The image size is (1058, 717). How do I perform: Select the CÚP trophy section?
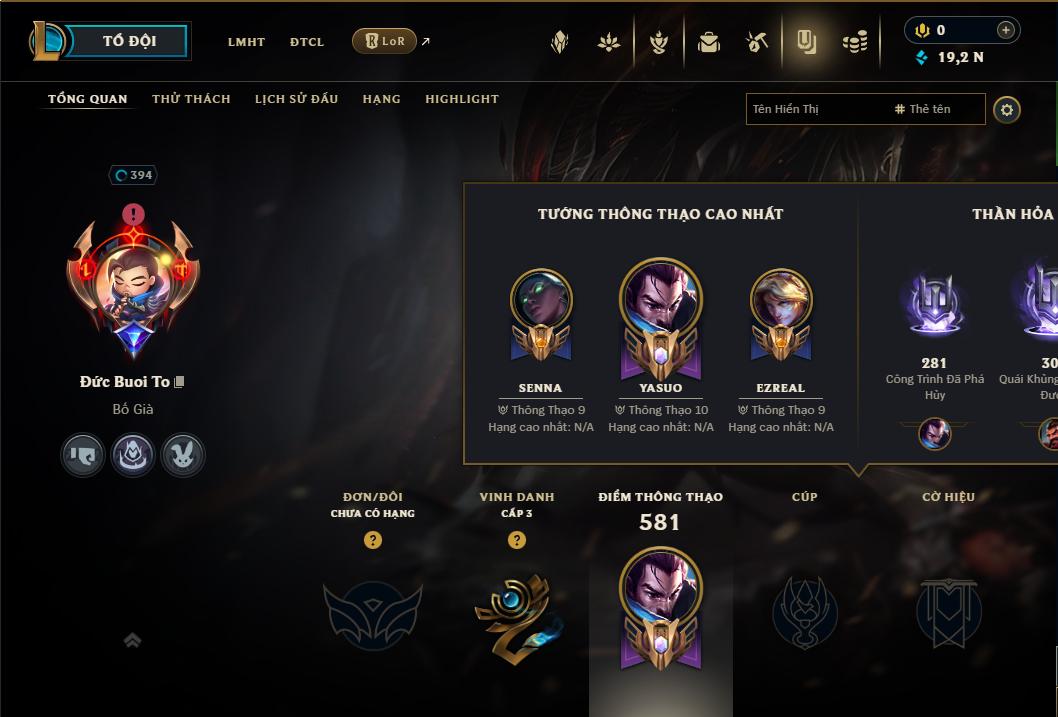(804, 611)
